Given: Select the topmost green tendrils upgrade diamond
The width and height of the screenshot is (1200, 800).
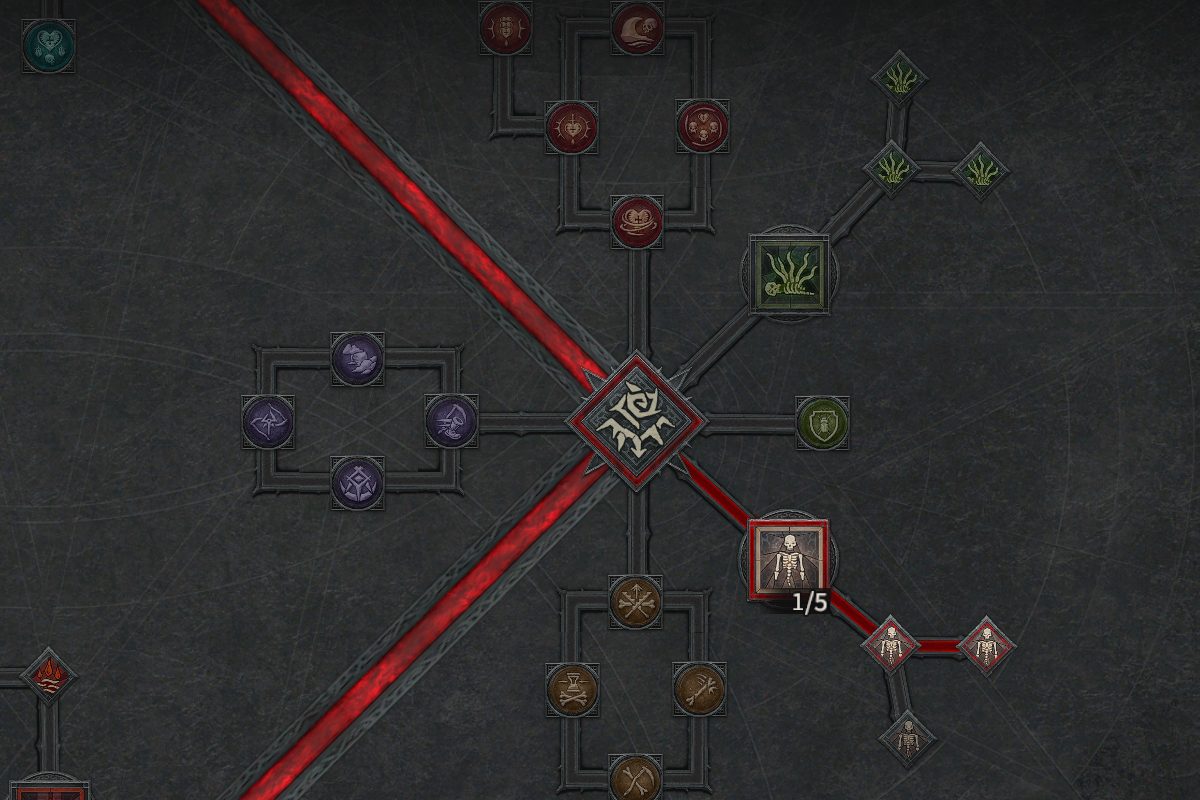Looking at the screenshot, I should (x=899, y=79).
